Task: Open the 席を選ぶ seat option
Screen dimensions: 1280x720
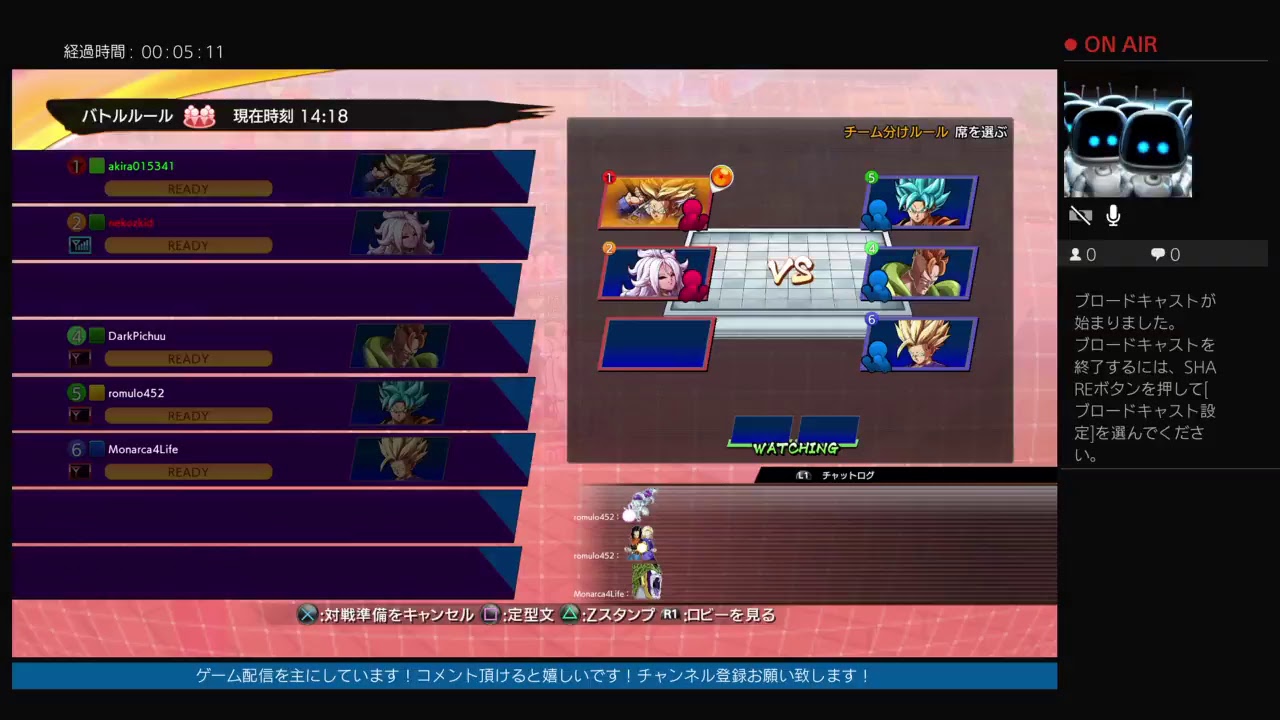Action: pos(983,132)
